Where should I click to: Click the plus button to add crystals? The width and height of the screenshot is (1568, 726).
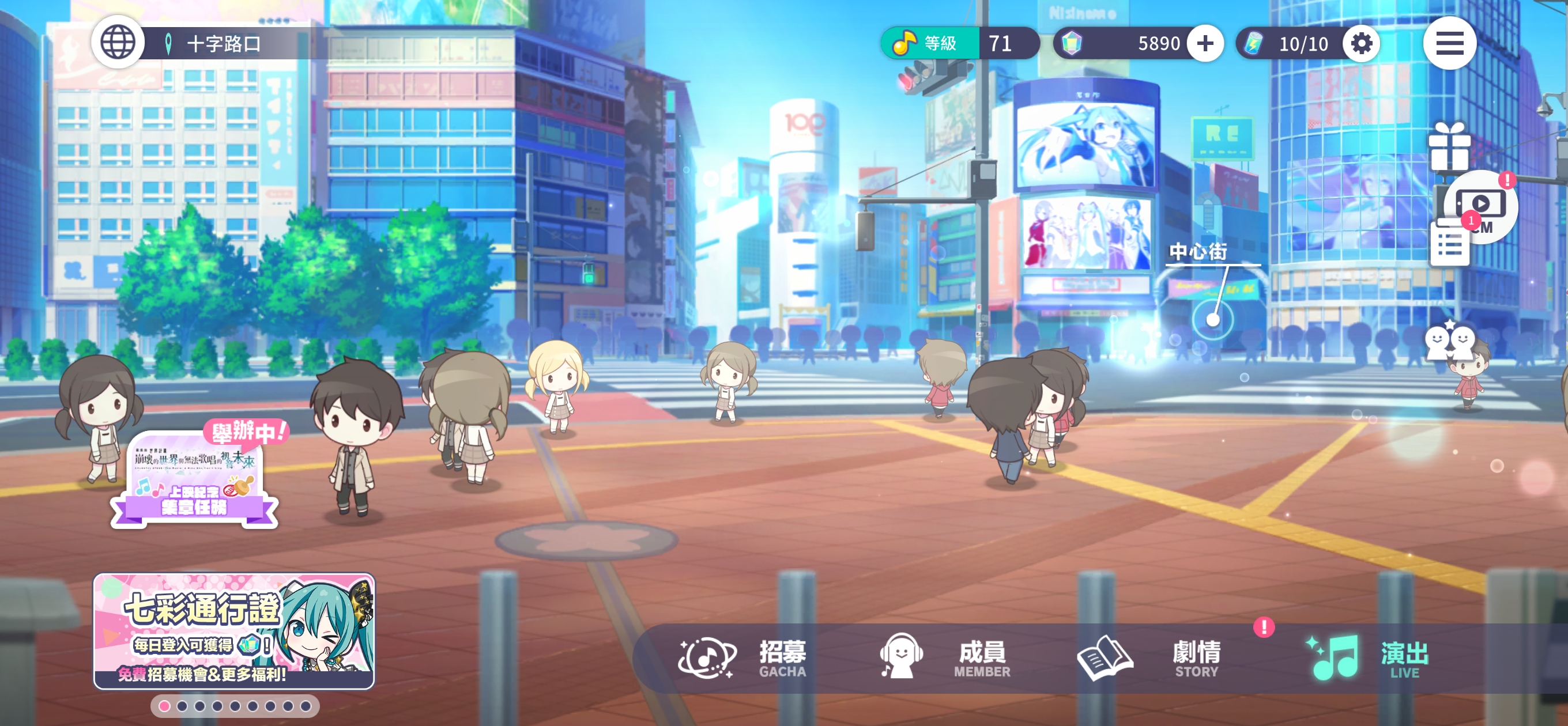click(x=1205, y=43)
